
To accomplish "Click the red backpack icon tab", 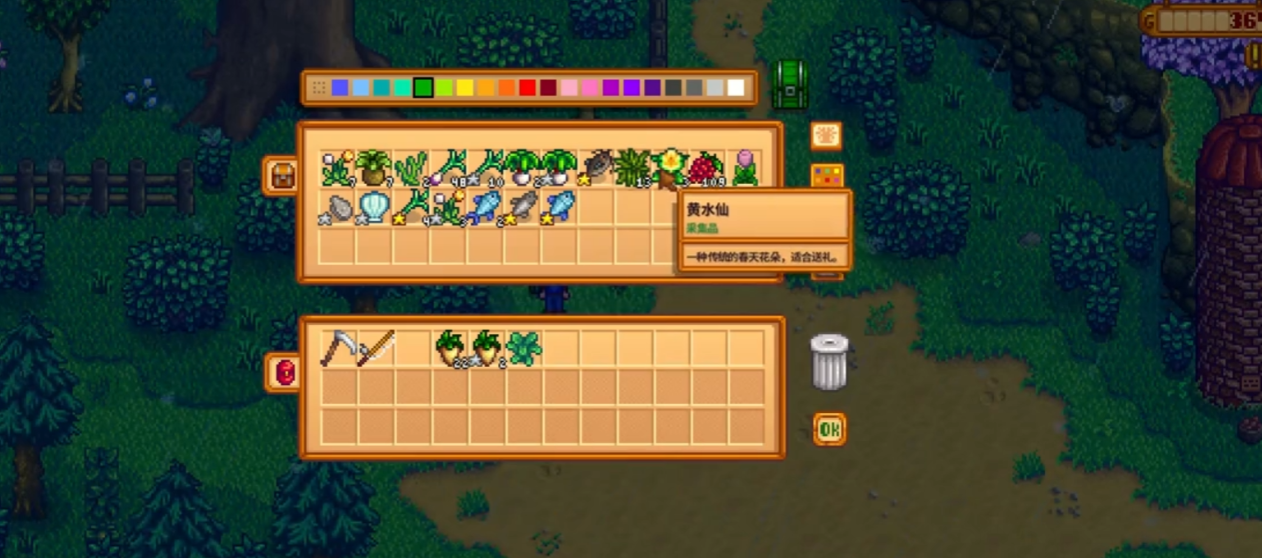I will point(283,373).
